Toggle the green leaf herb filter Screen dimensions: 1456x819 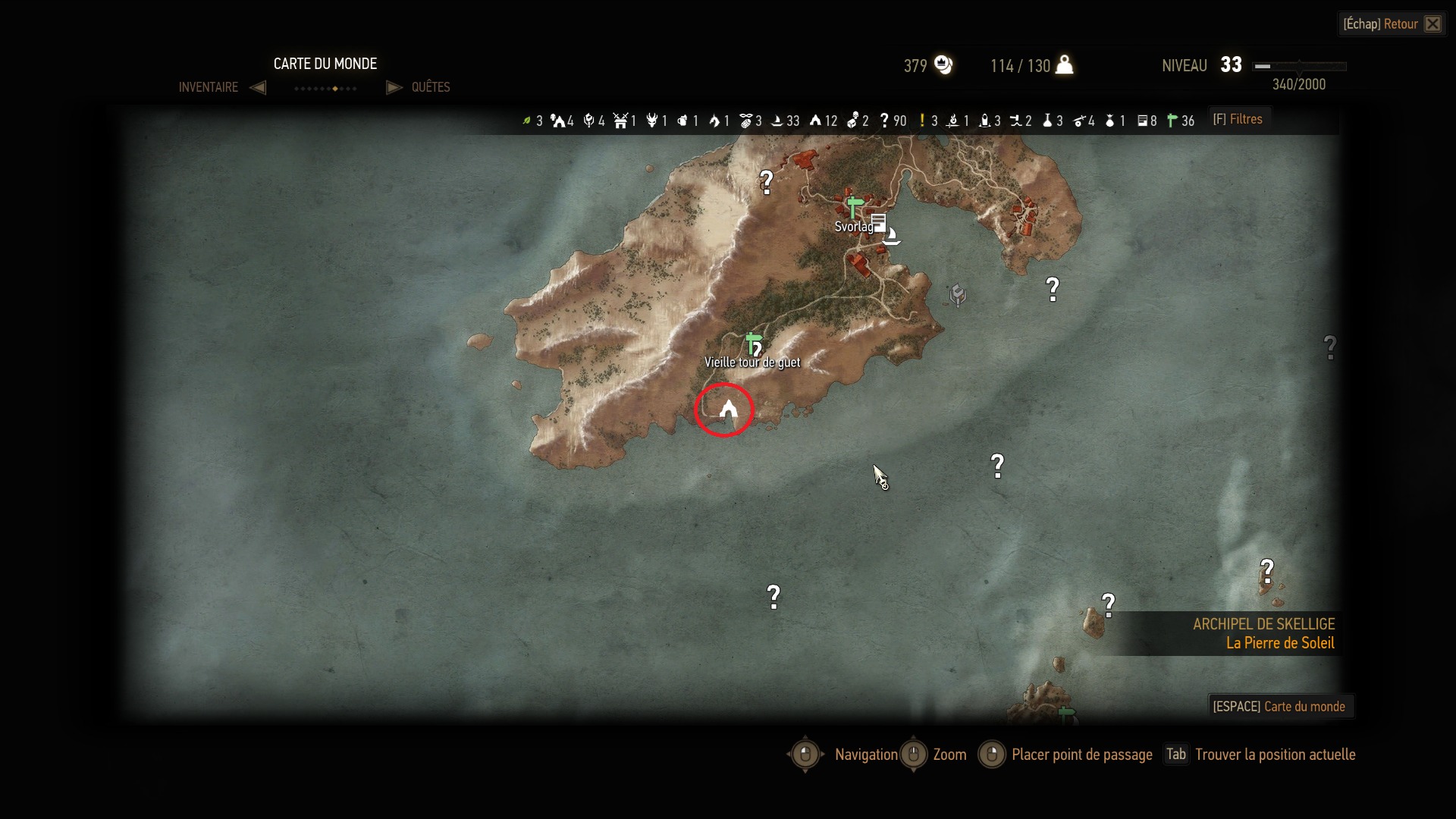pyautogui.click(x=527, y=121)
